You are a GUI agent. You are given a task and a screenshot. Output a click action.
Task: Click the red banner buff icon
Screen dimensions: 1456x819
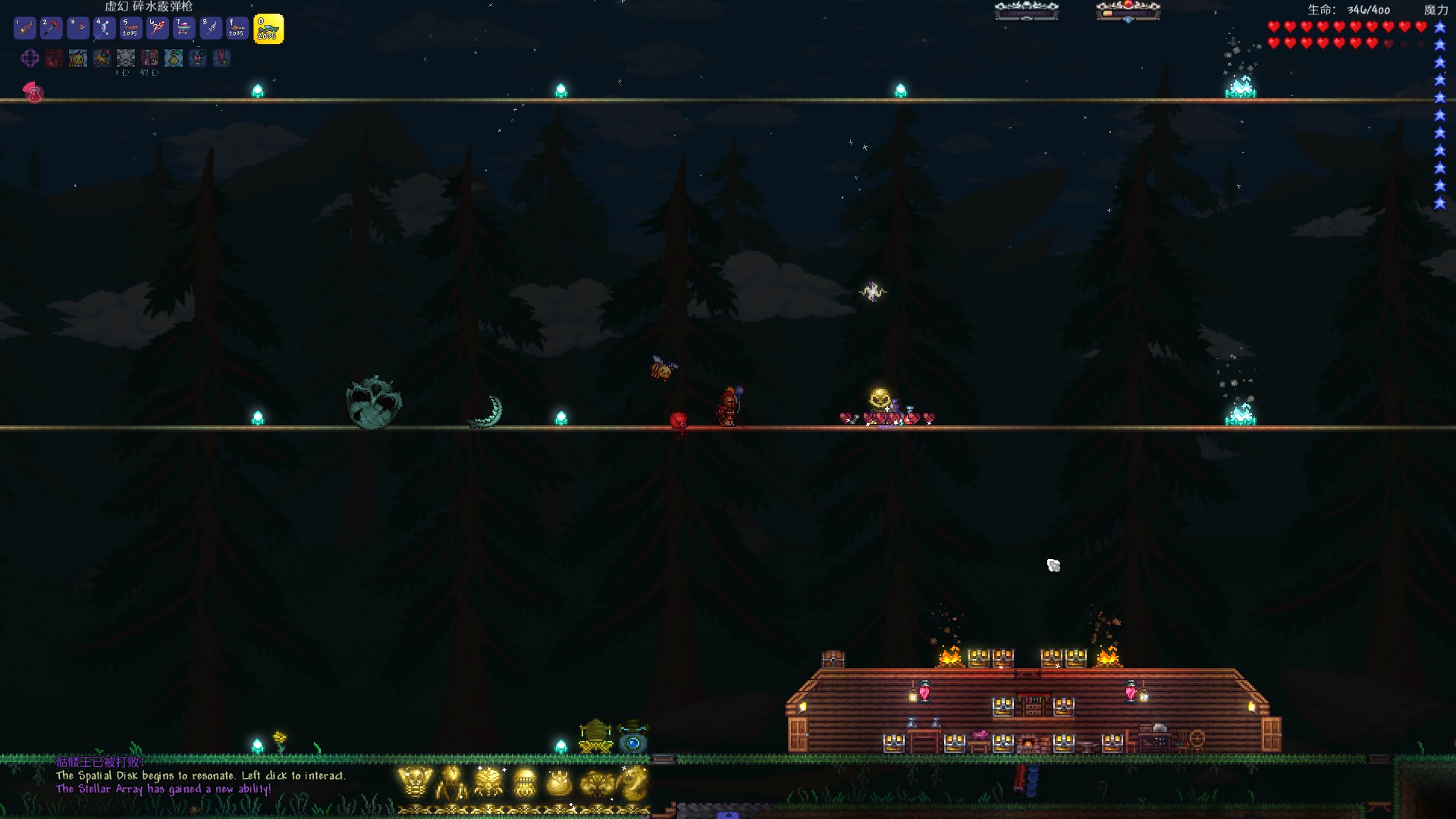[x=221, y=58]
